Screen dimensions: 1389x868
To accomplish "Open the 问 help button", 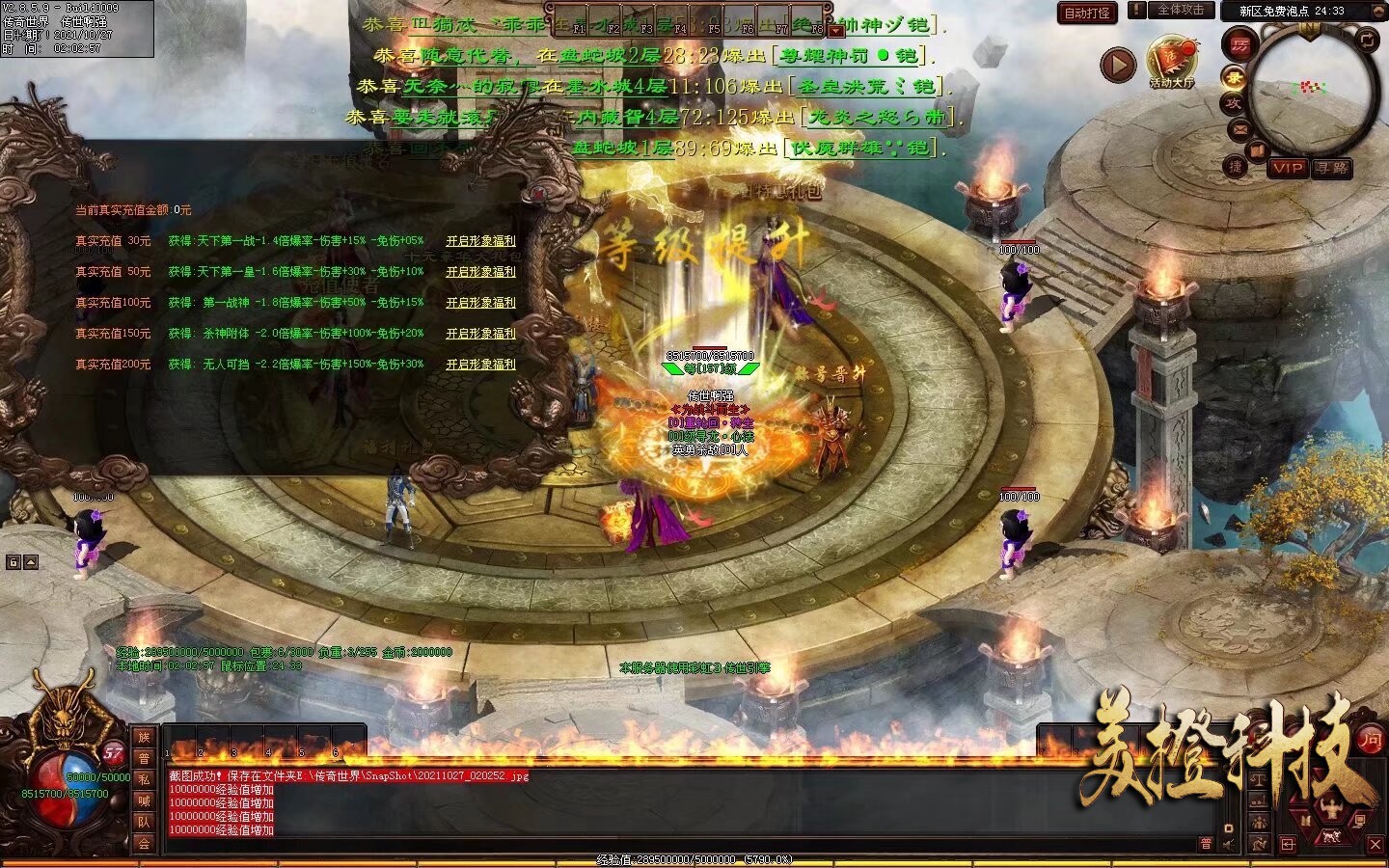I will 1370,740.
